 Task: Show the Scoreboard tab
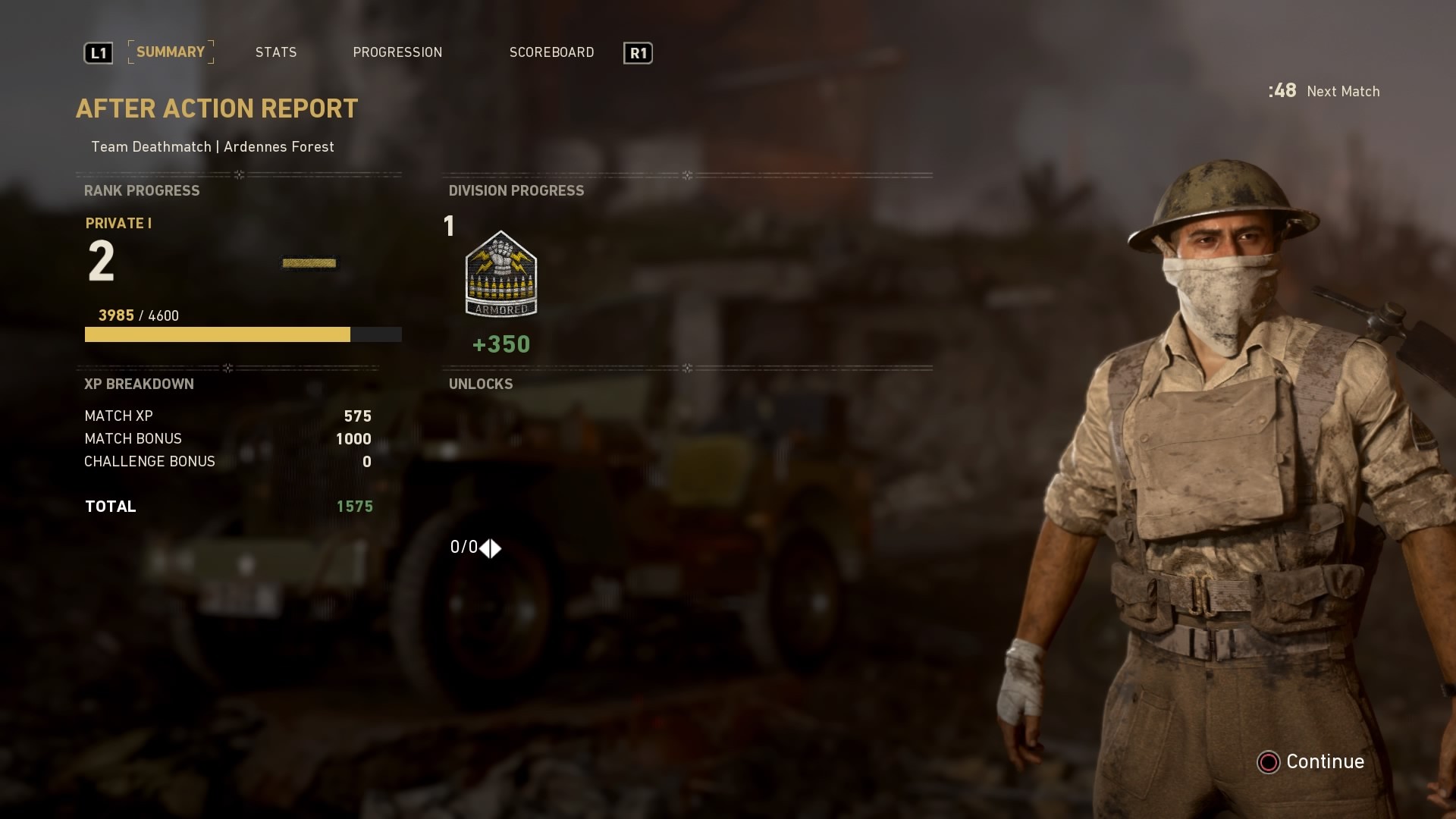[x=551, y=52]
